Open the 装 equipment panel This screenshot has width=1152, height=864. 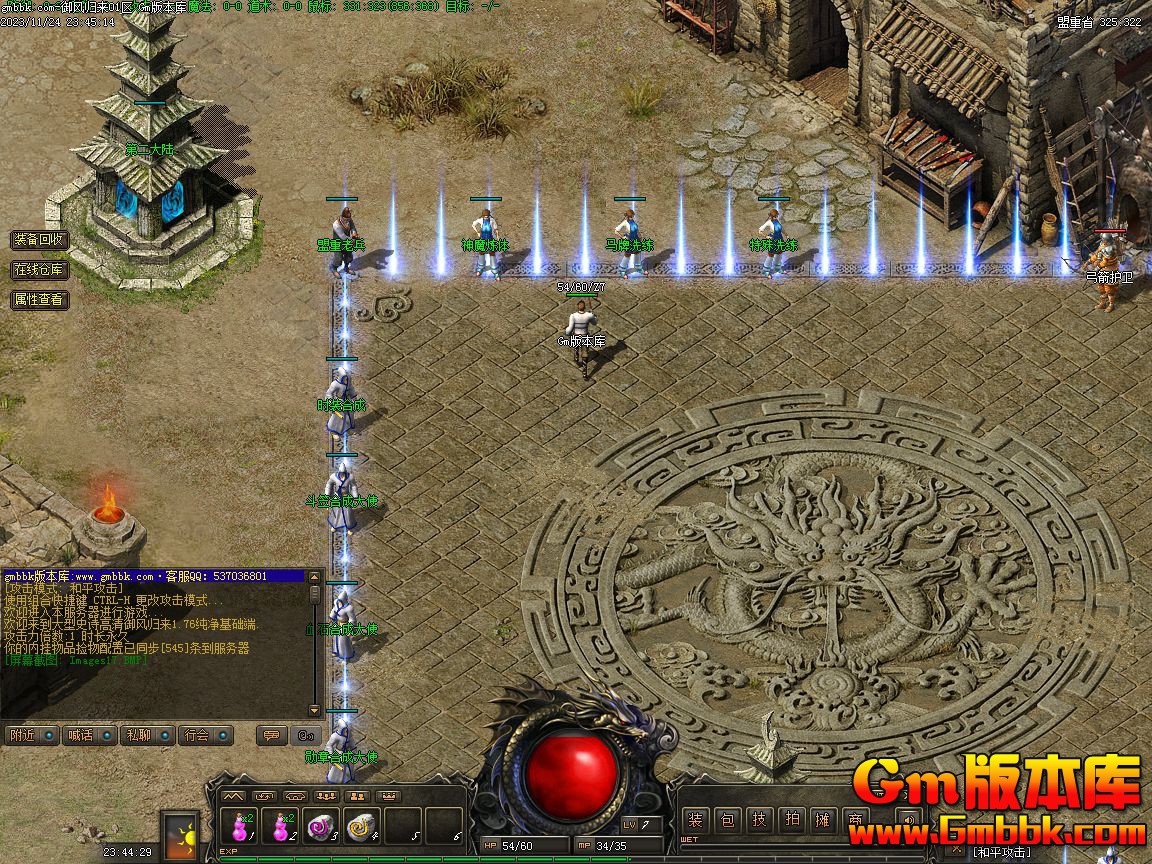click(697, 821)
